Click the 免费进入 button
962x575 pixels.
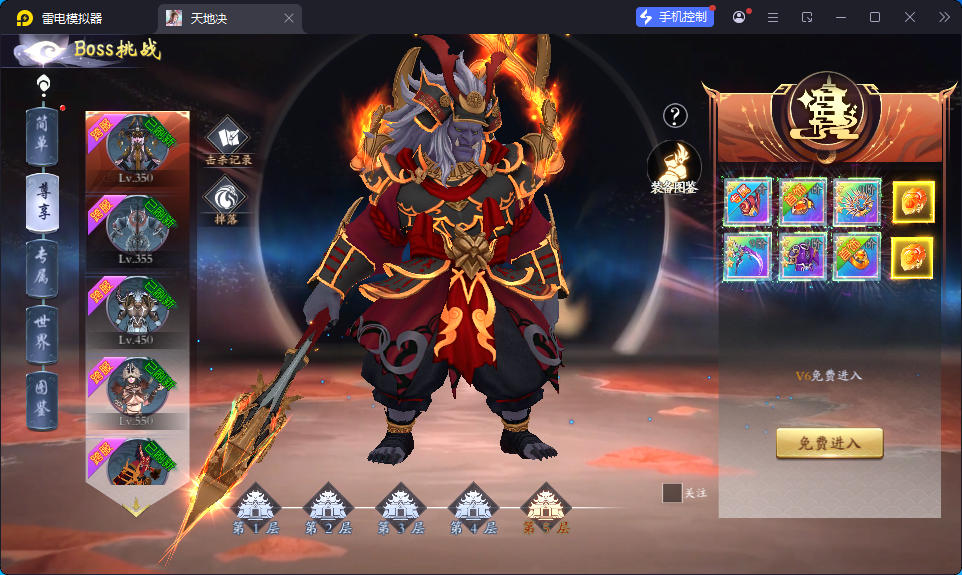point(829,442)
